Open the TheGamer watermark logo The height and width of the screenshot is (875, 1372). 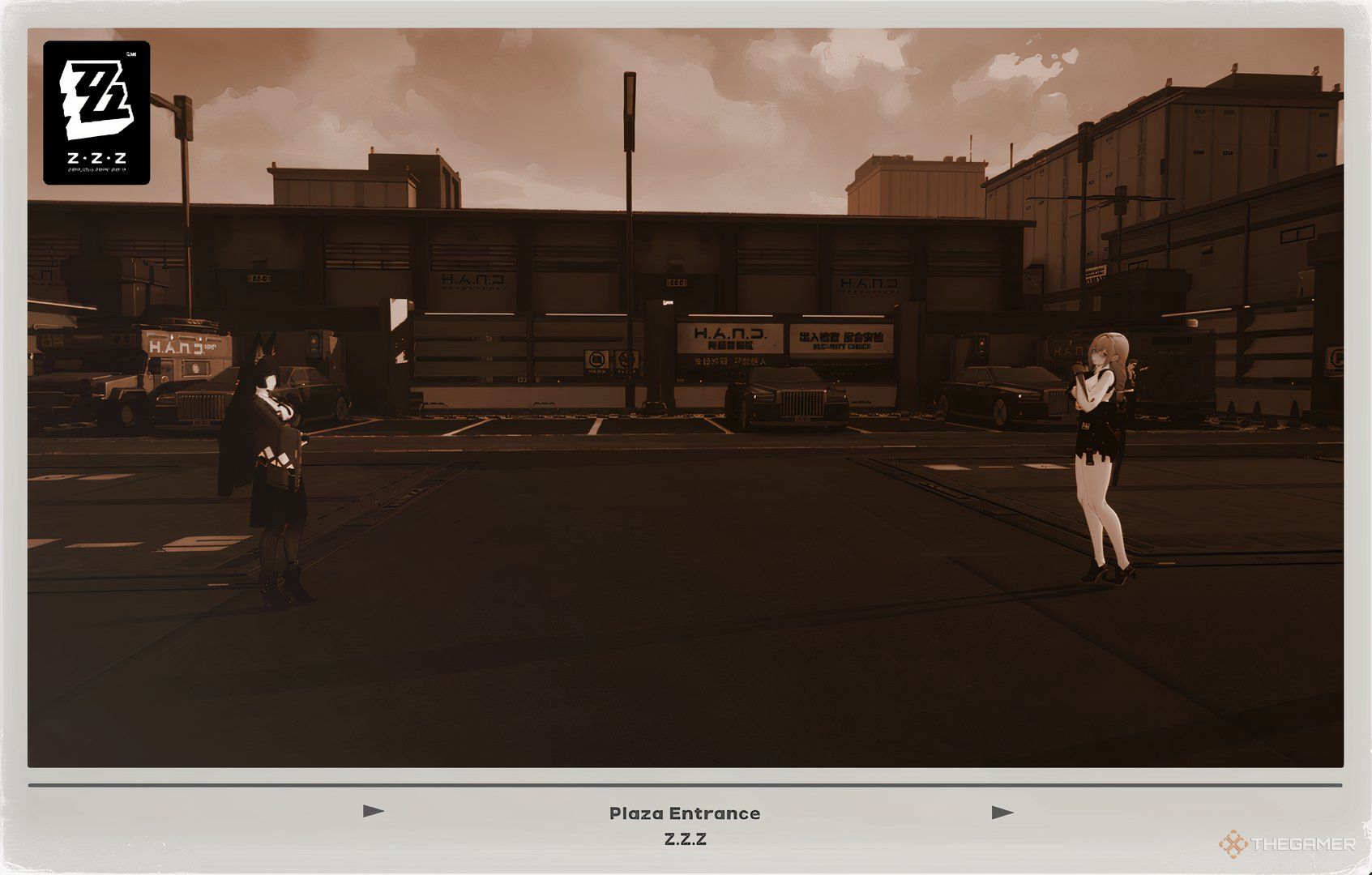pos(1287,844)
